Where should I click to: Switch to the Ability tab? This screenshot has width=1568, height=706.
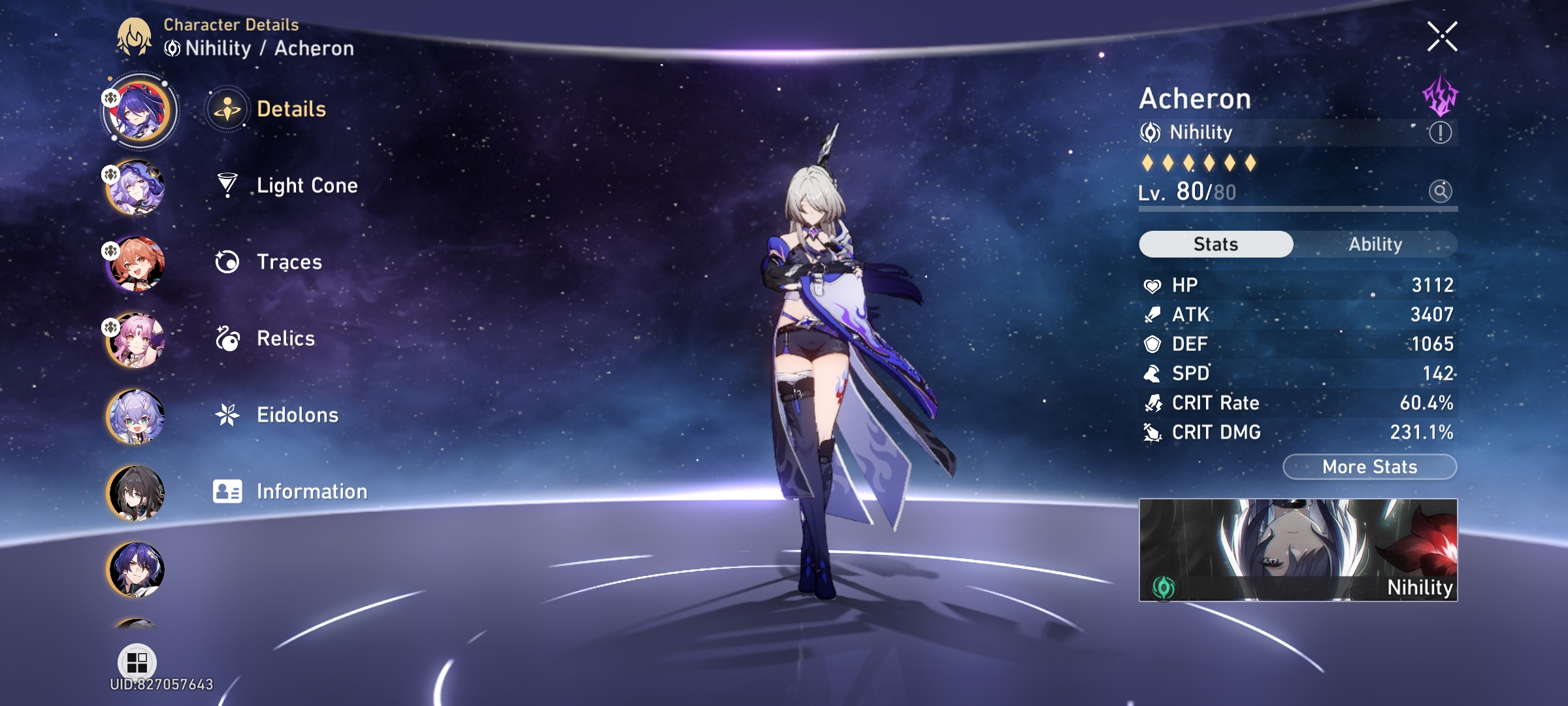[x=1377, y=243]
